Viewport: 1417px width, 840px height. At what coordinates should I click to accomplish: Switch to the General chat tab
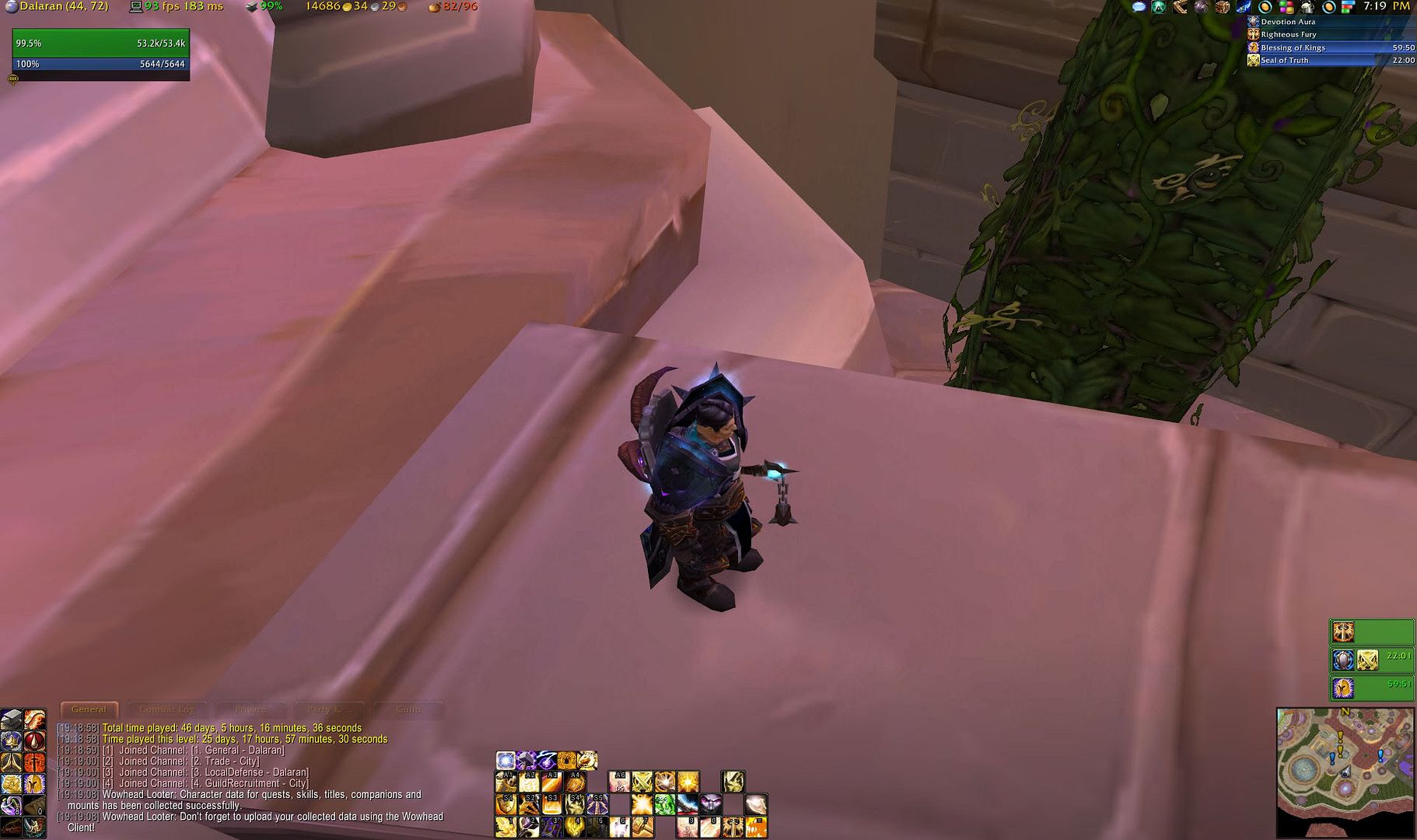(89, 709)
